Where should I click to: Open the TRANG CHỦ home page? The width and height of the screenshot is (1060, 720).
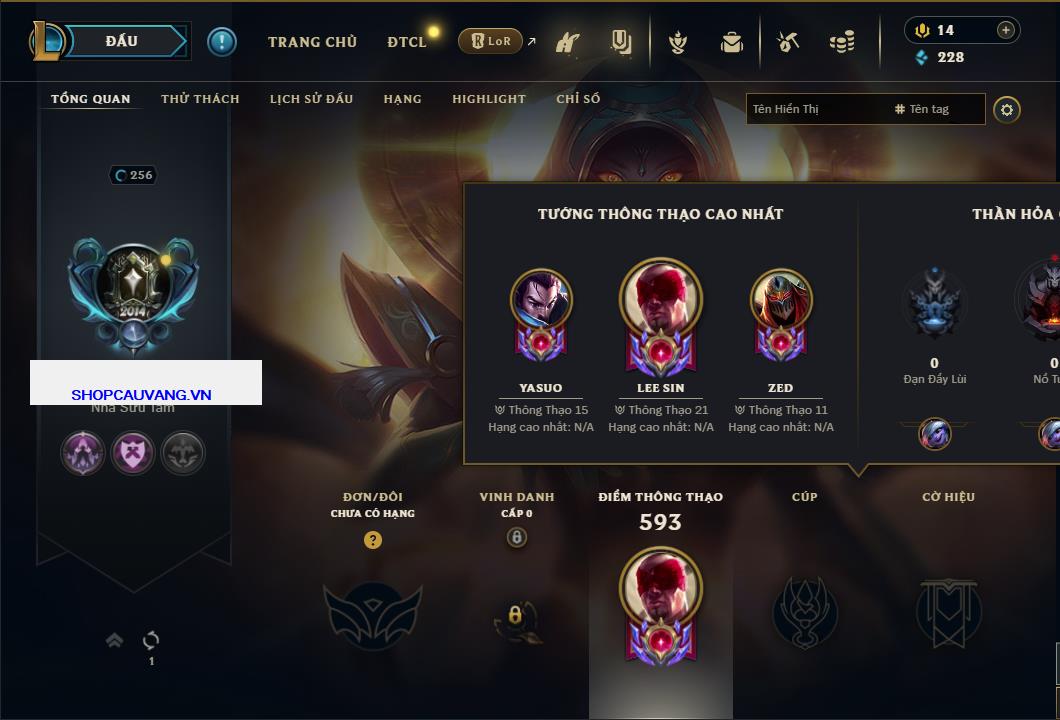coord(312,42)
